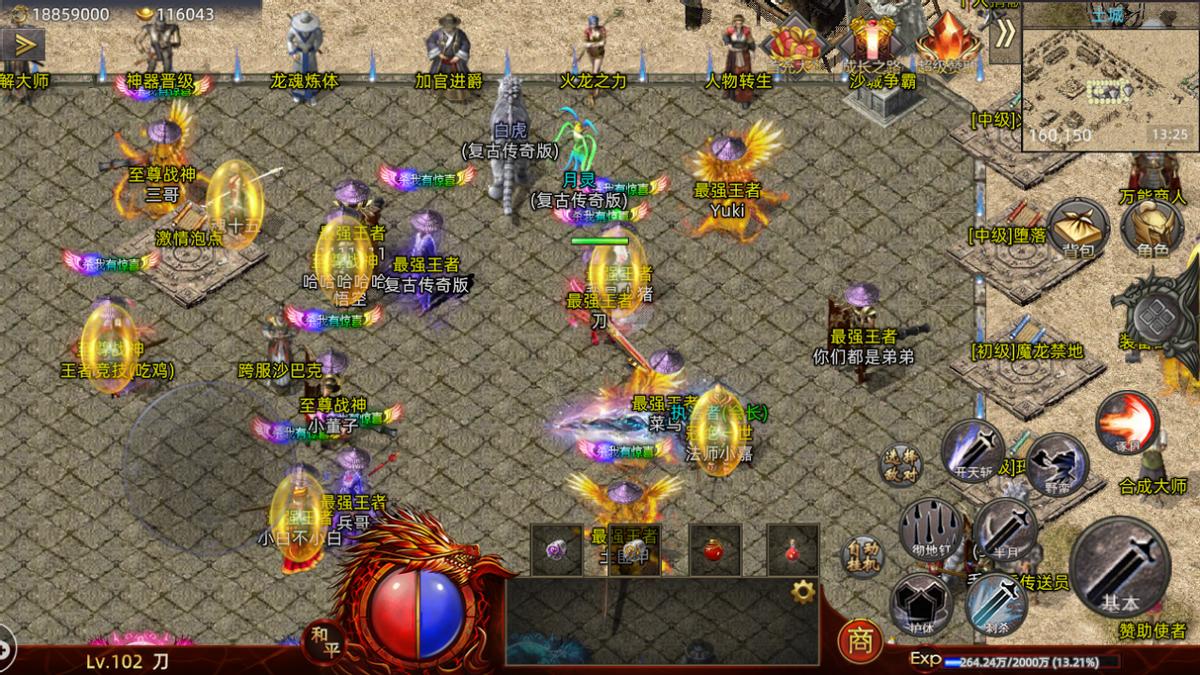Open the 角色 character sheet
Viewport: 1200px width, 675px height.
pos(1153,226)
